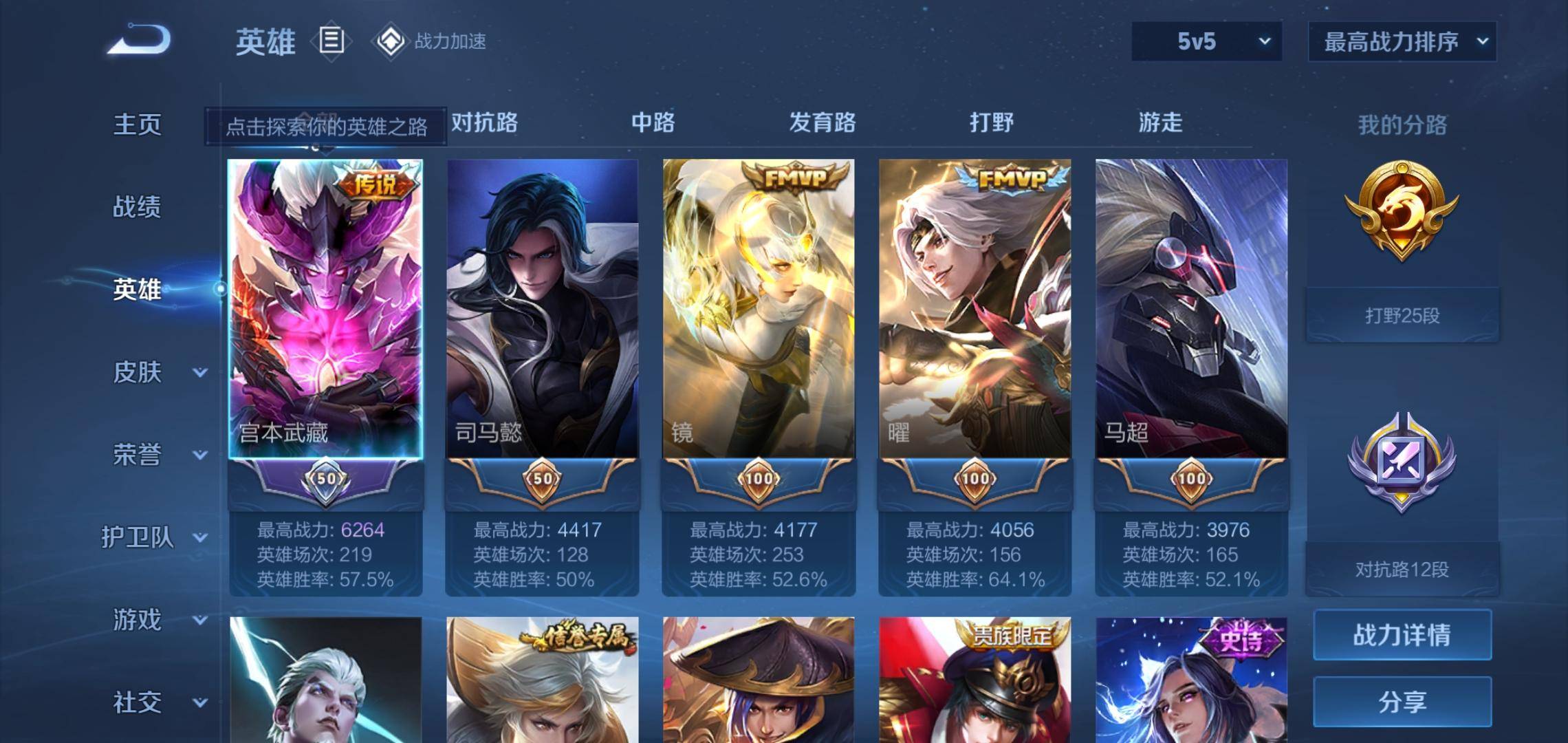1568x743 pixels.
Task: Switch to the 中路 tab
Action: point(653,122)
